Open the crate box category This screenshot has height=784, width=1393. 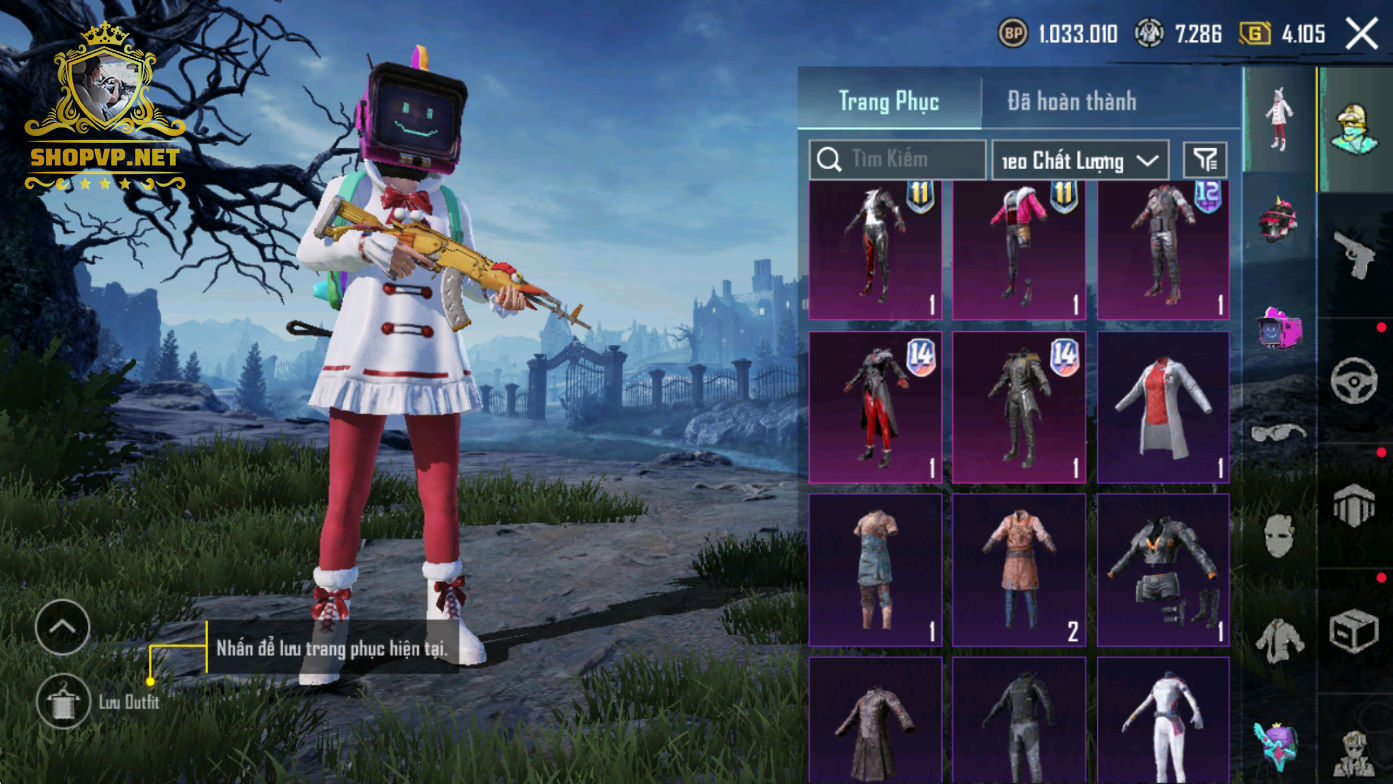pyautogui.click(x=1355, y=630)
